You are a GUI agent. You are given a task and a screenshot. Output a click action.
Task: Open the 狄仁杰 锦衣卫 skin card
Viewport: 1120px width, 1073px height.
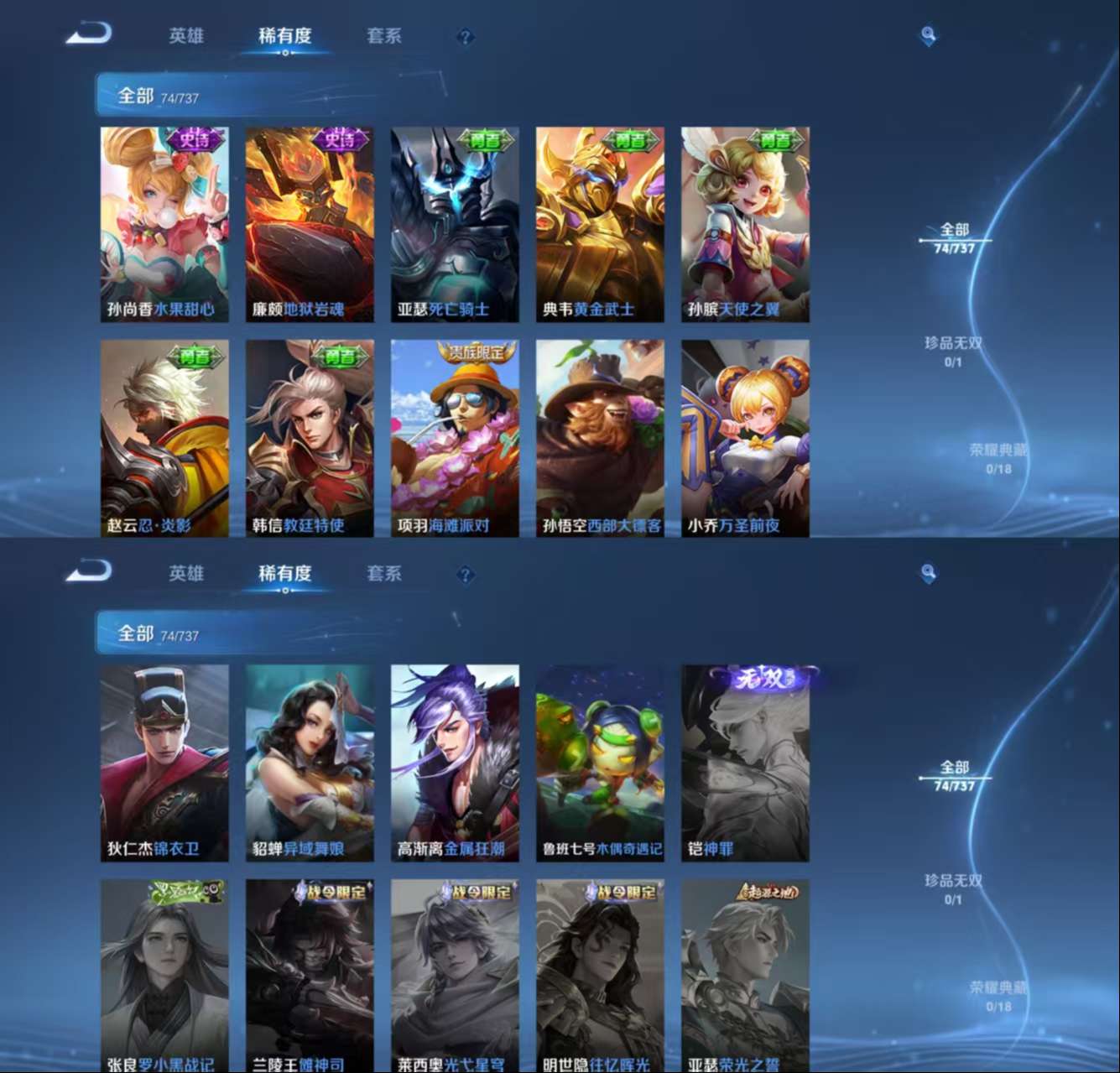(164, 763)
